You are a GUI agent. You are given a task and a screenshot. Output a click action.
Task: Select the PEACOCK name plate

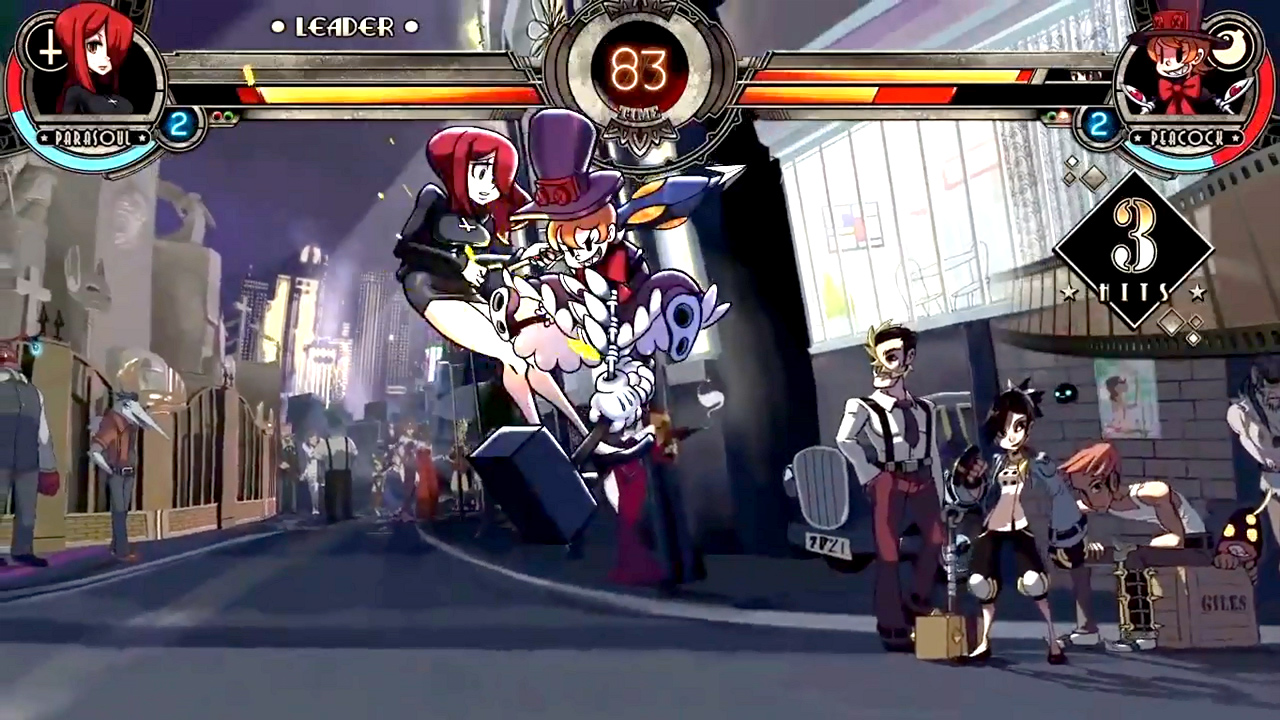(x=1188, y=138)
